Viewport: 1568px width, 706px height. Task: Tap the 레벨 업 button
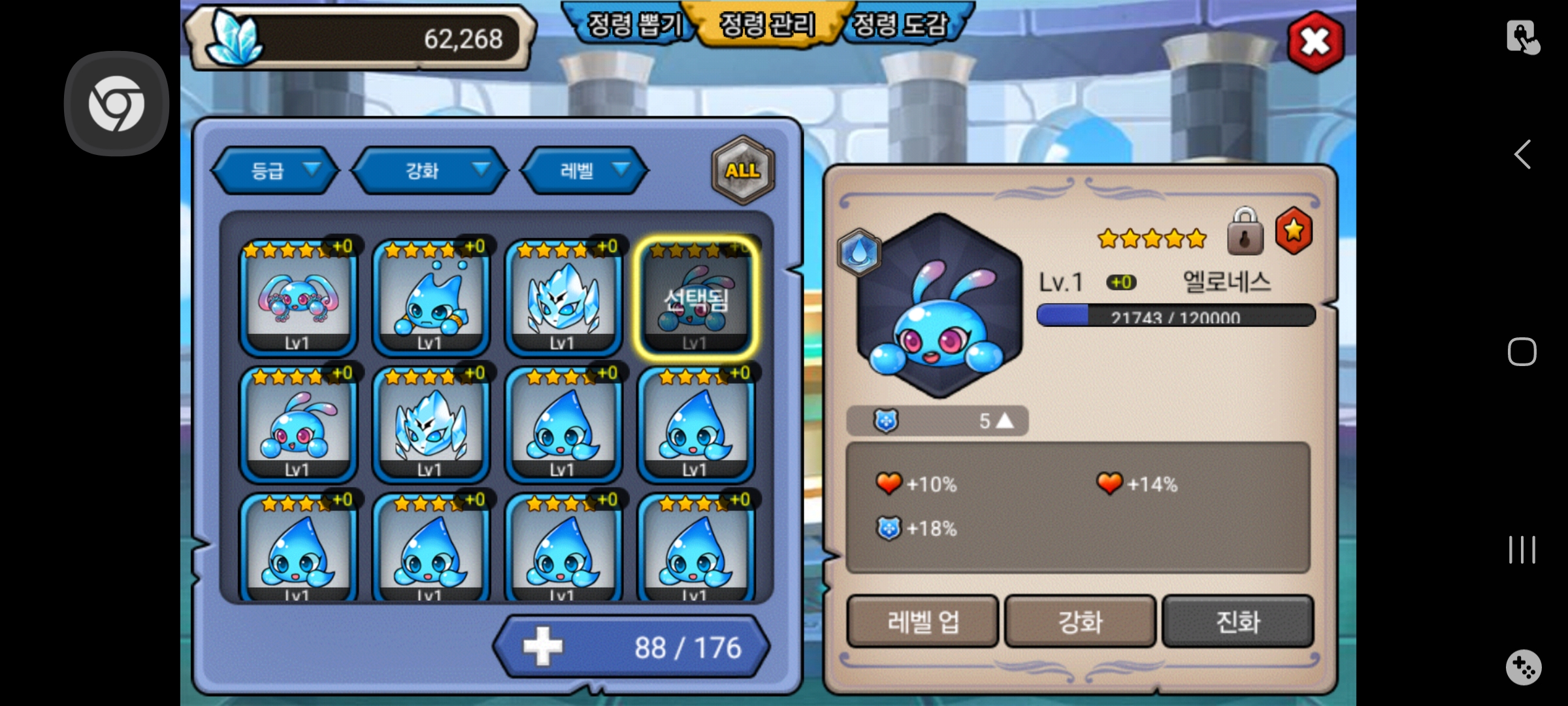click(923, 621)
